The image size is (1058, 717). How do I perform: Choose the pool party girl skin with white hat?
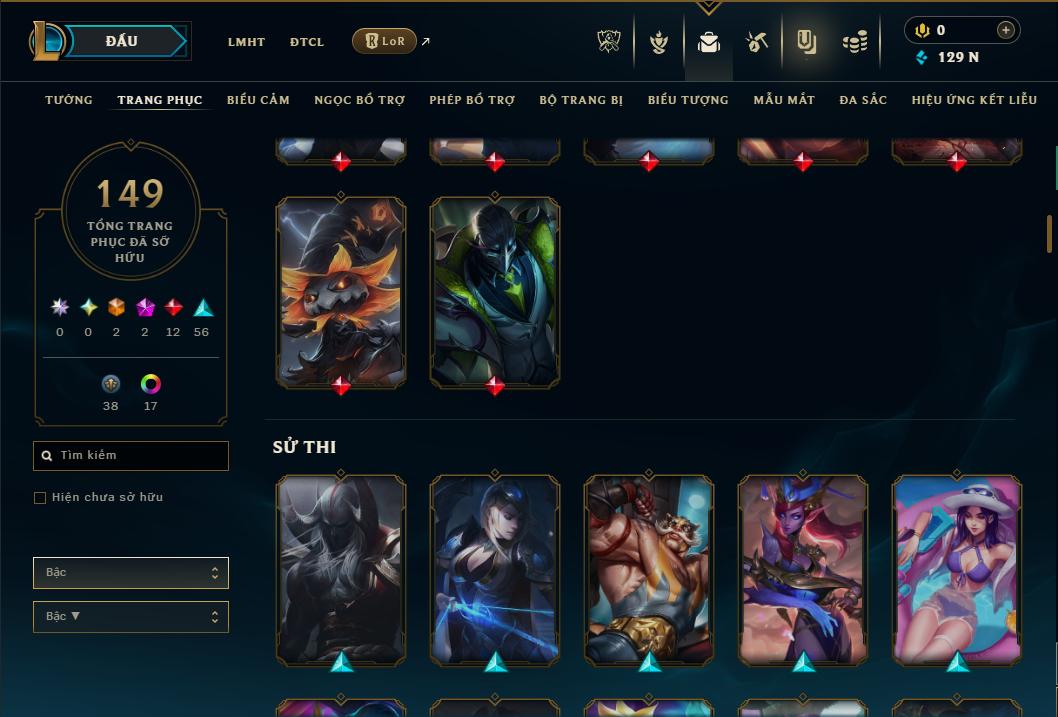point(957,568)
